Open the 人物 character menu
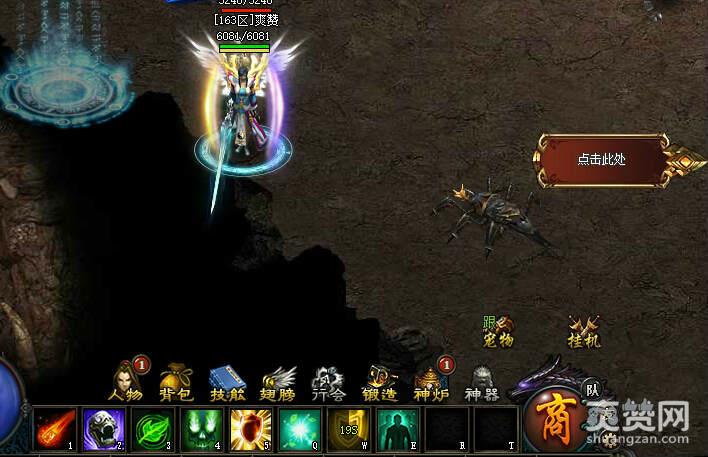The width and height of the screenshot is (708, 457). point(125,382)
